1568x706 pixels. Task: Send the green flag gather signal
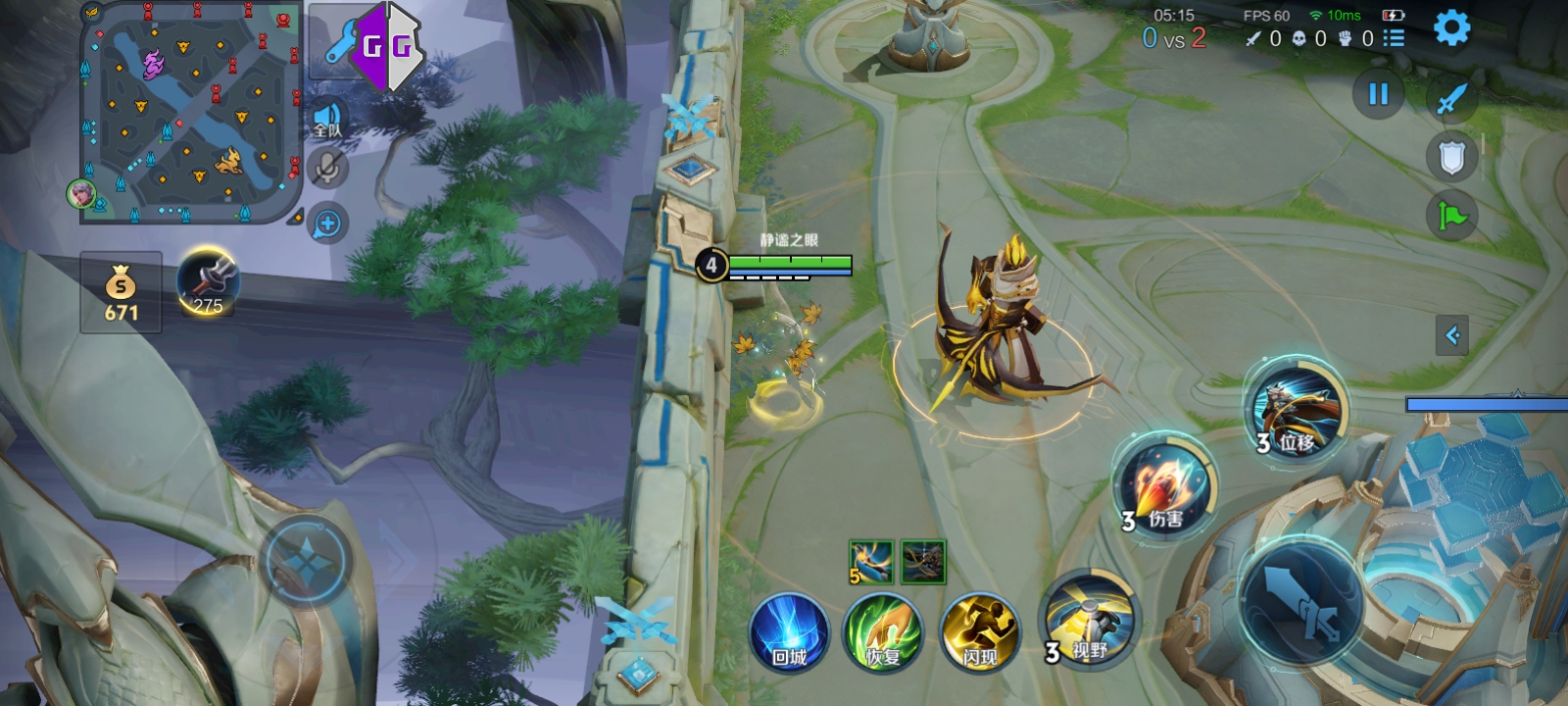point(1451,215)
